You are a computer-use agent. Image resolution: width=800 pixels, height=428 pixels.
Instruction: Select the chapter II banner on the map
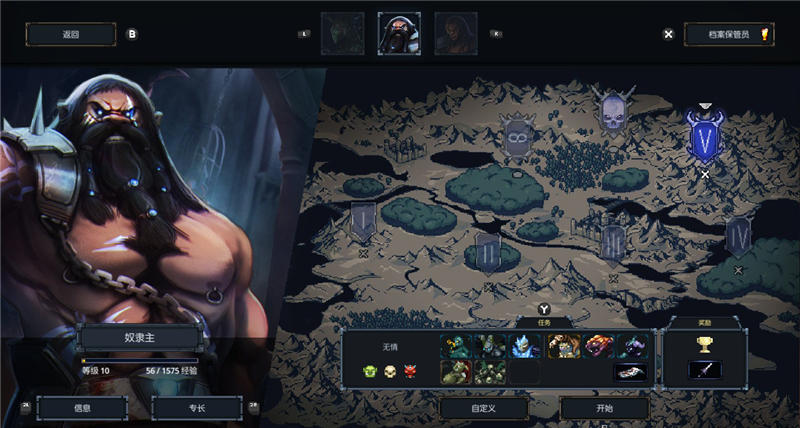point(487,253)
